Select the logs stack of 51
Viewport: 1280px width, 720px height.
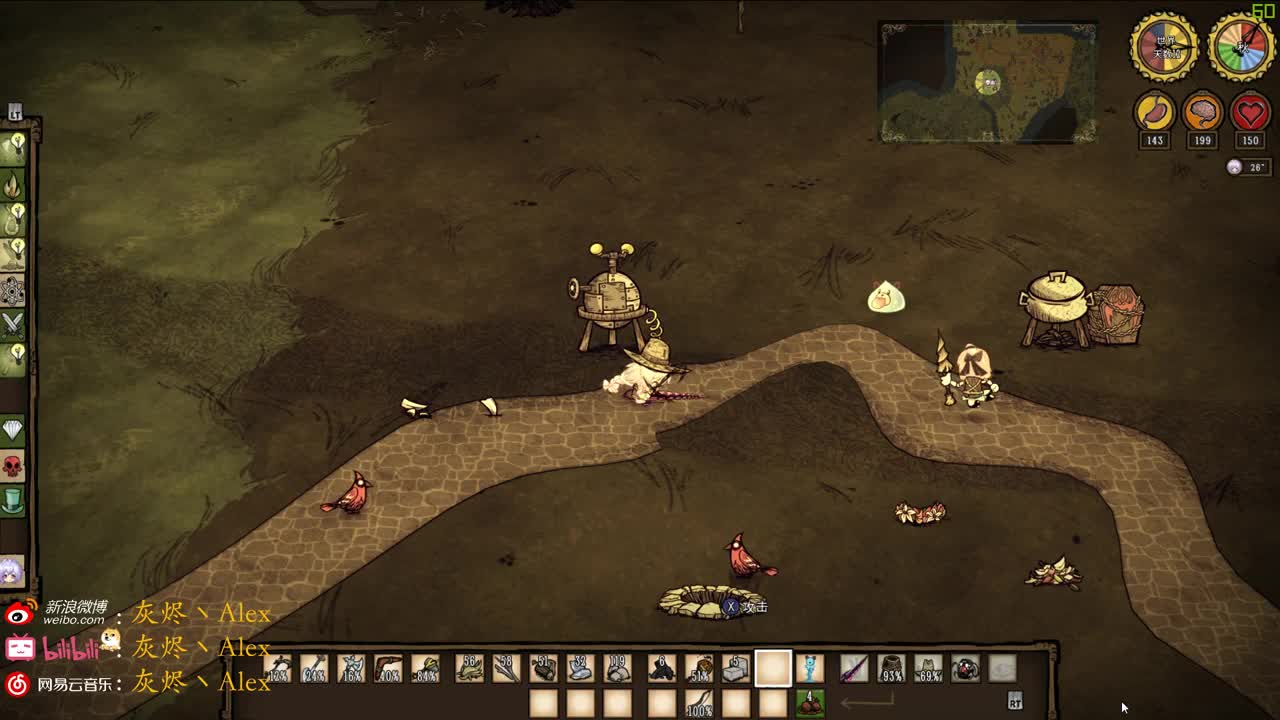(x=544, y=668)
